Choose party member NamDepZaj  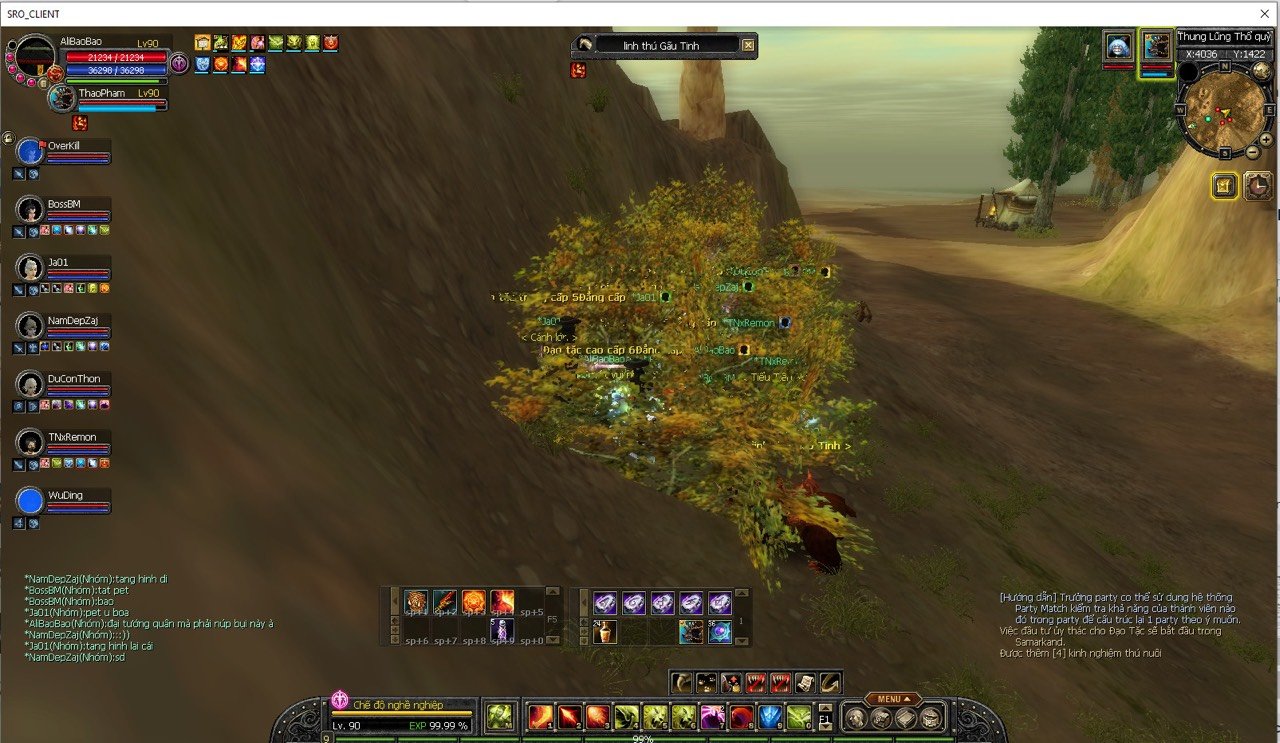pyautogui.click(x=31, y=327)
